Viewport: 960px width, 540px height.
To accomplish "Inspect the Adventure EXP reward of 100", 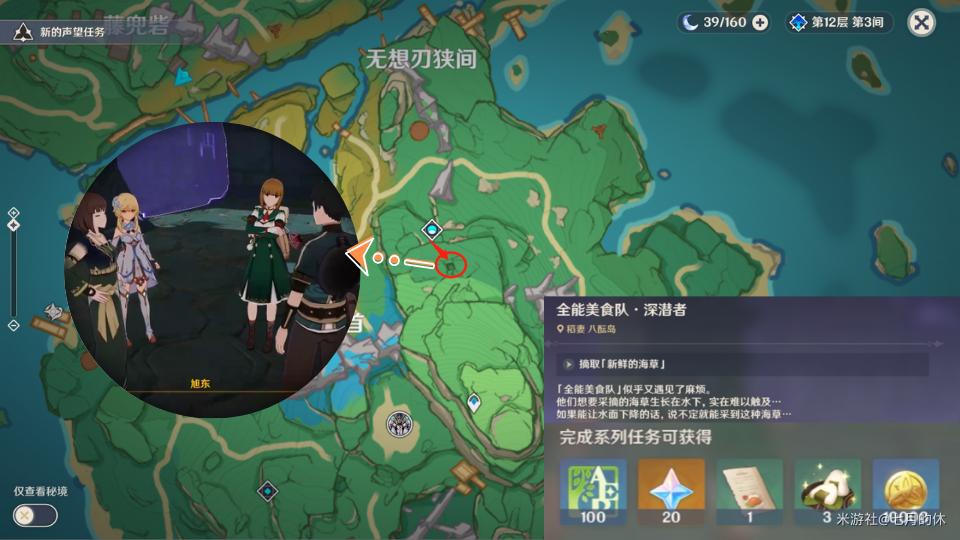I will click(x=591, y=491).
